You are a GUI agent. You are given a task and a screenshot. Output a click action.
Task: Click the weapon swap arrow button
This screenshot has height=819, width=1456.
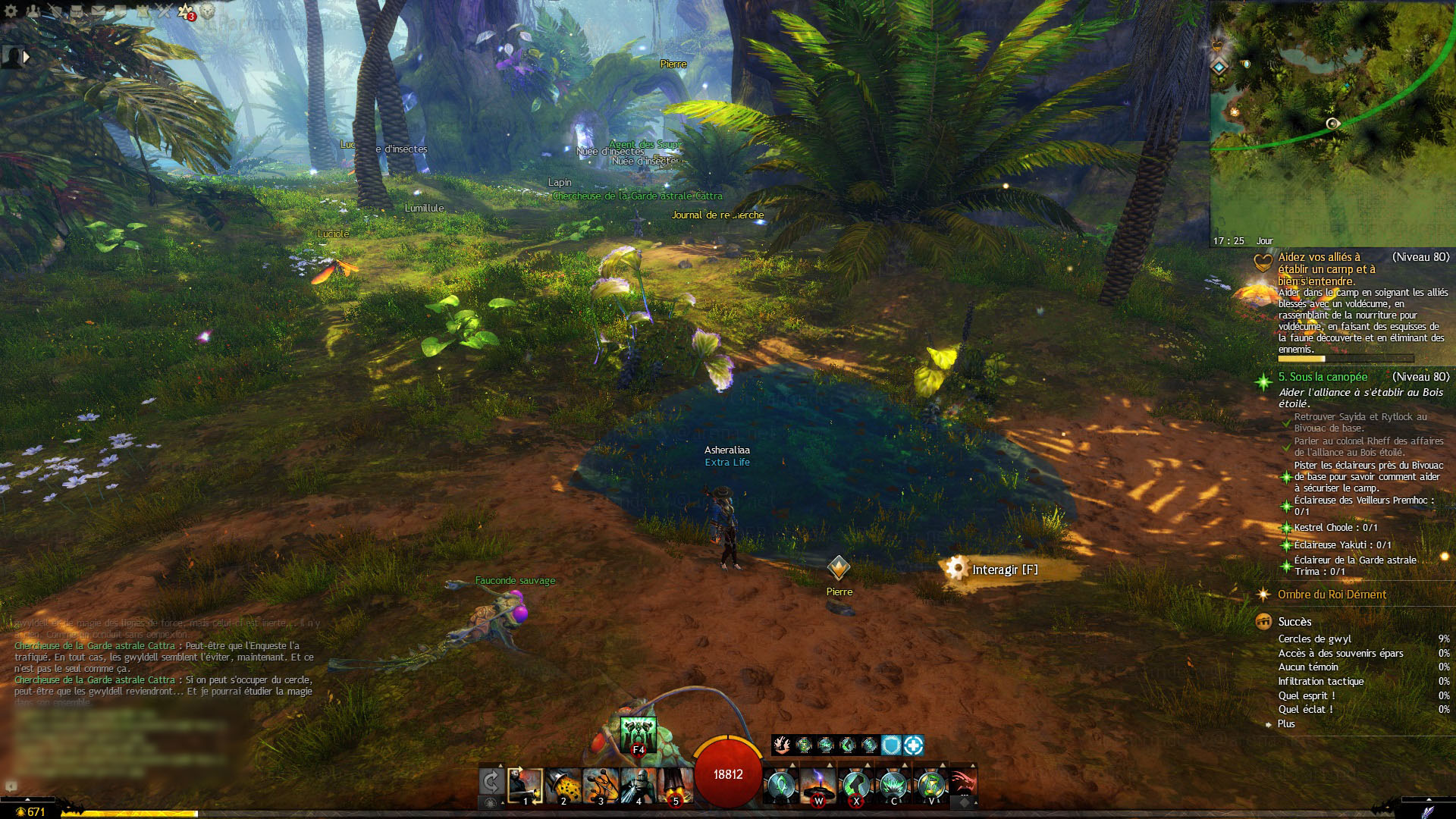pos(491,781)
